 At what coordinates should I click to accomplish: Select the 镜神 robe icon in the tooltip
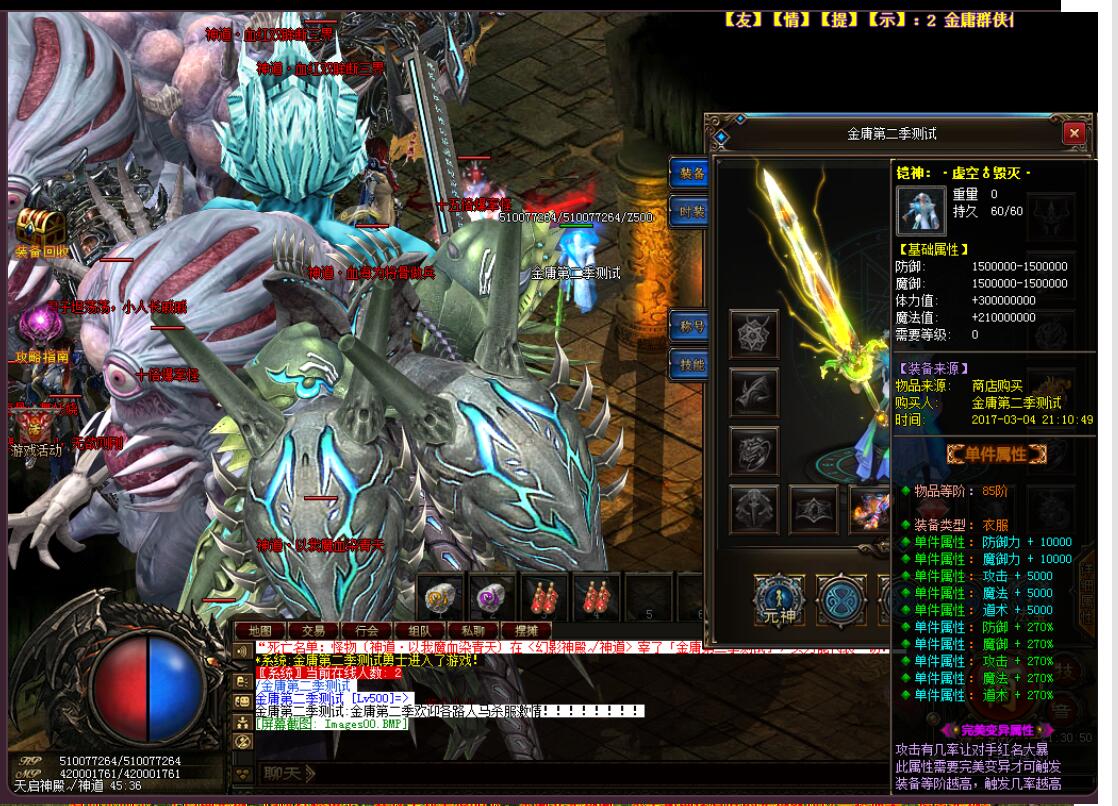pos(921,210)
